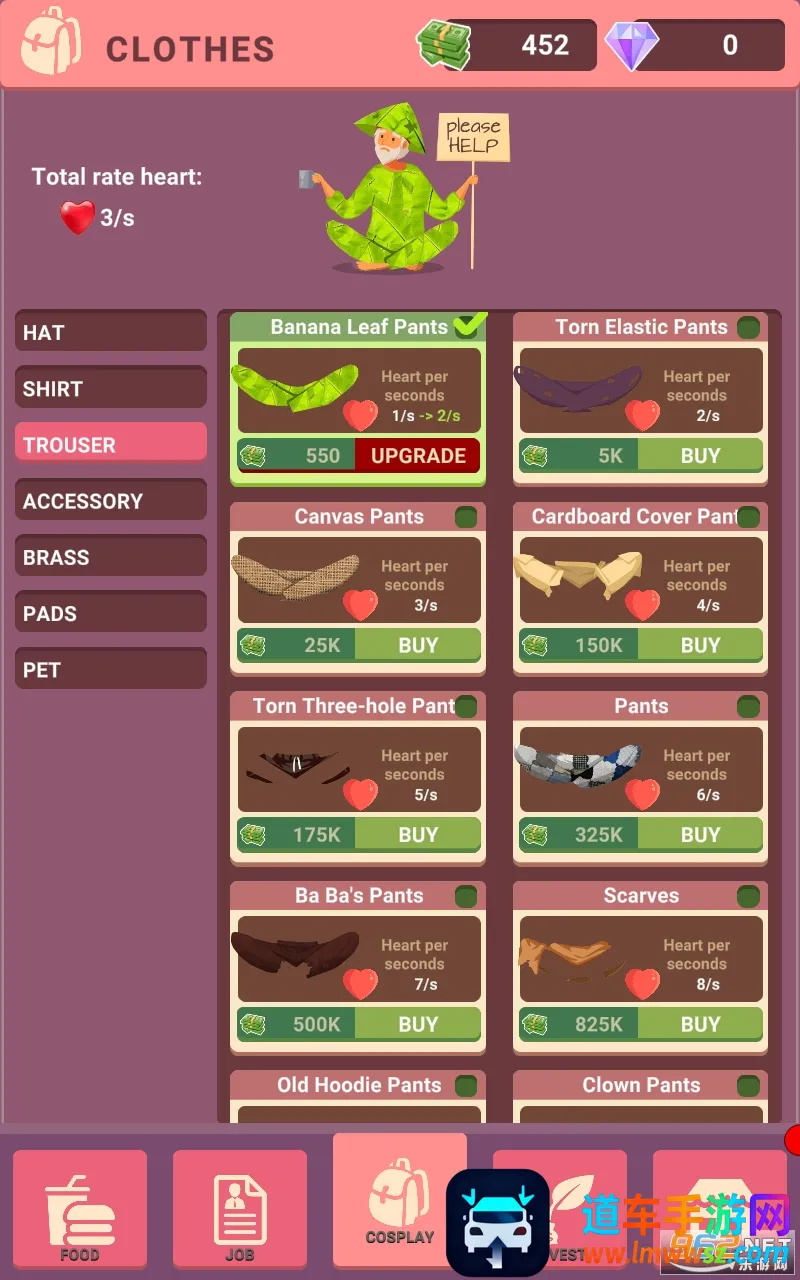Open the PADS category
Image resolution: width=800 pixels, height=1280 pixels.
pyautogui.click(x=110, y=613)
